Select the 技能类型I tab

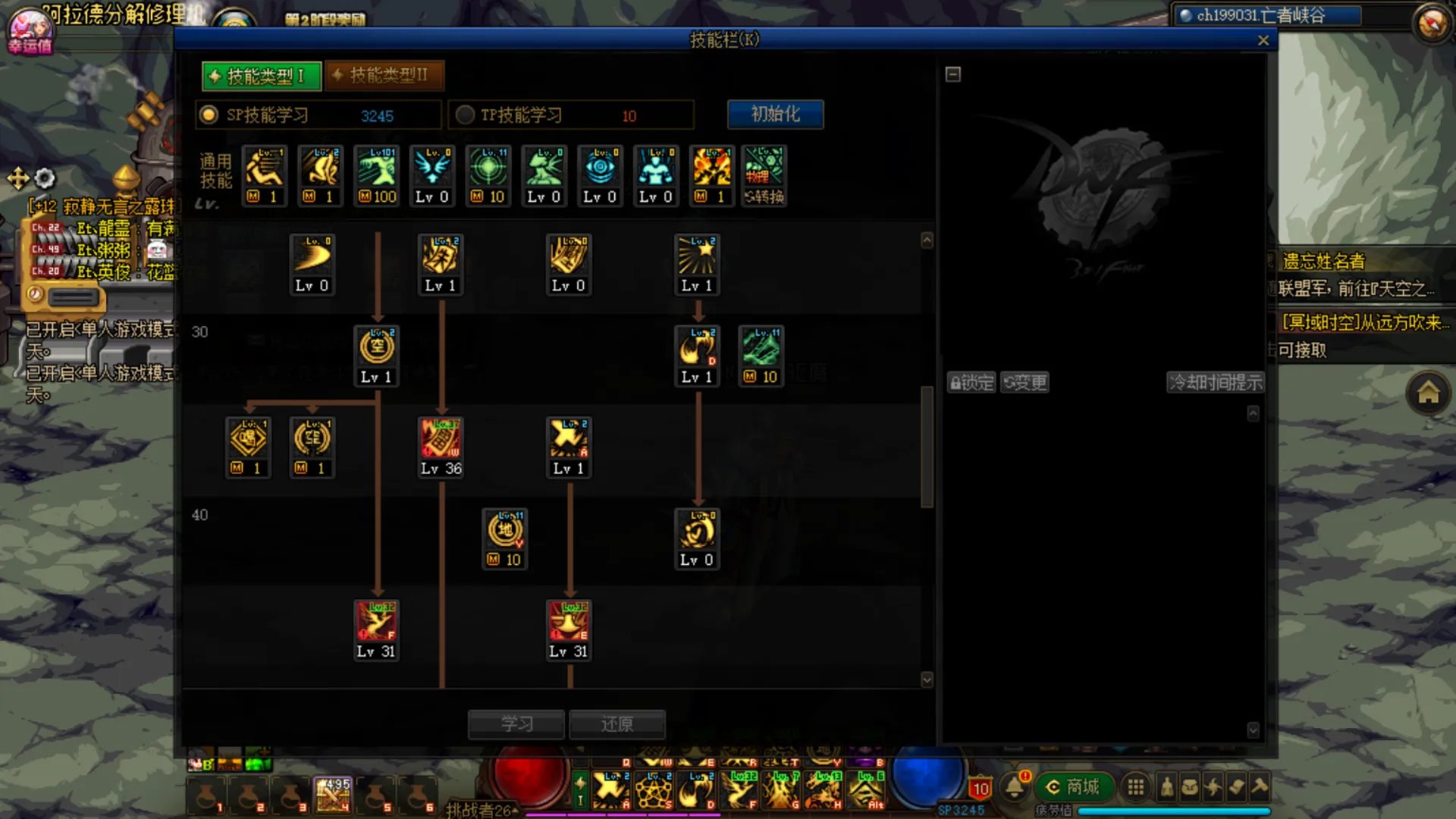pos(262,76)
